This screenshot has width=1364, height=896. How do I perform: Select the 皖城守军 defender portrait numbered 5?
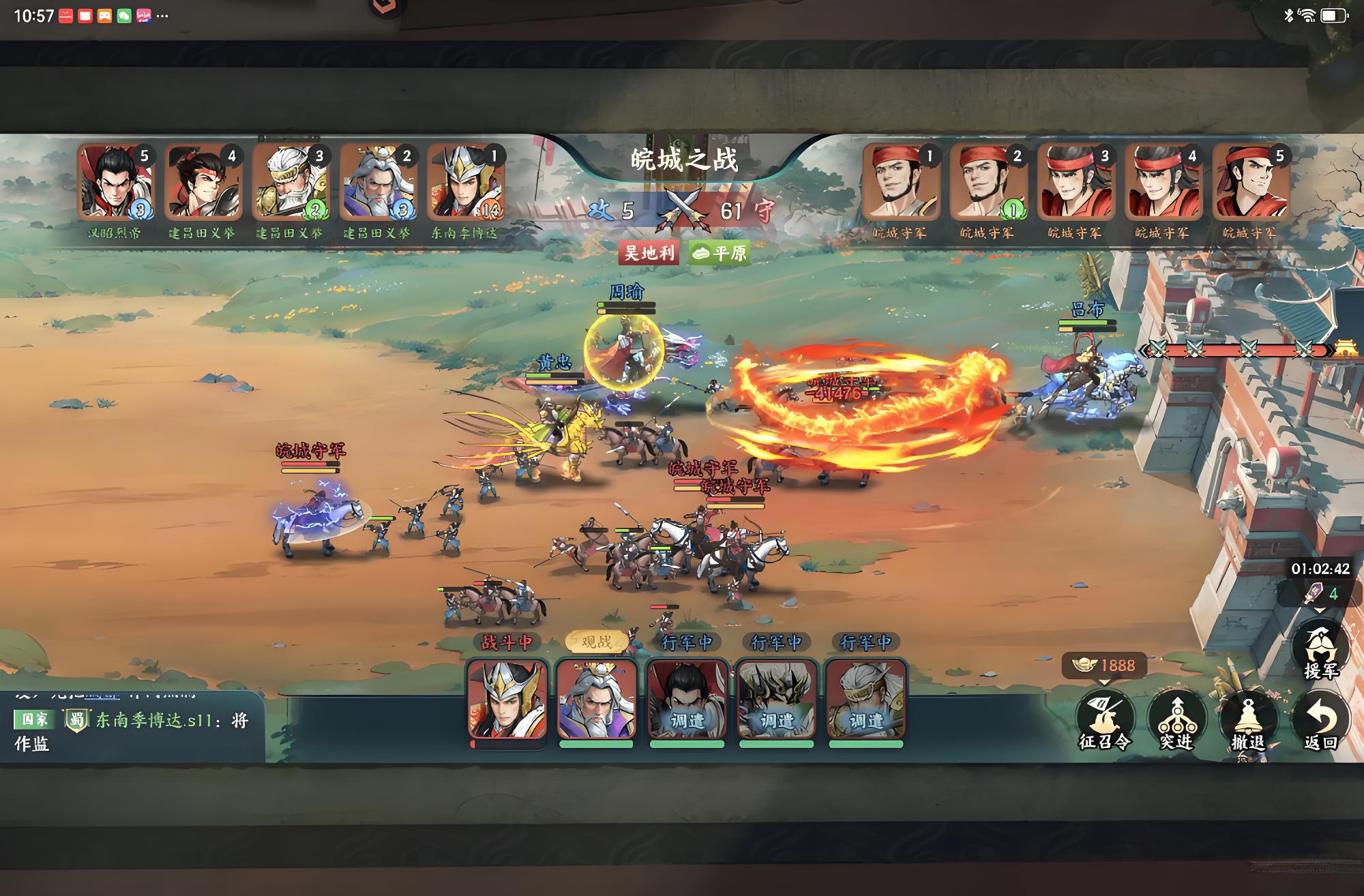coord(1251,182)
